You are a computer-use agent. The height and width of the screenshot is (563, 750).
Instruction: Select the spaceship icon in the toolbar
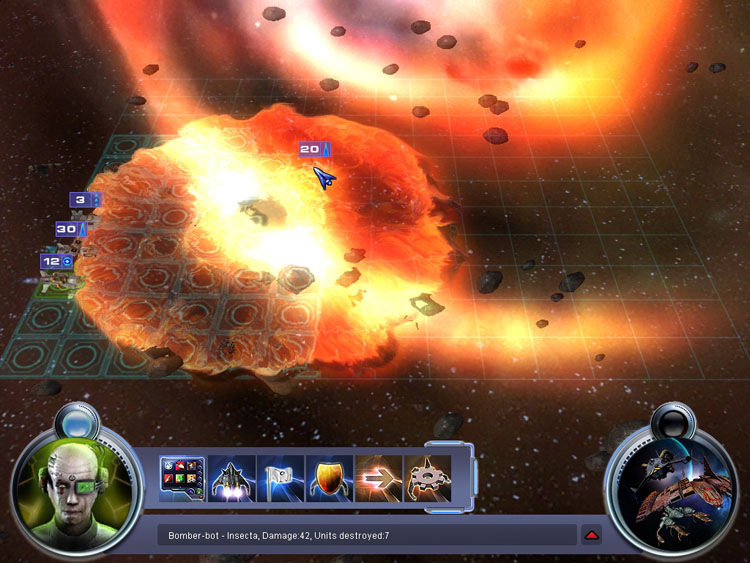tap(231, 478)
